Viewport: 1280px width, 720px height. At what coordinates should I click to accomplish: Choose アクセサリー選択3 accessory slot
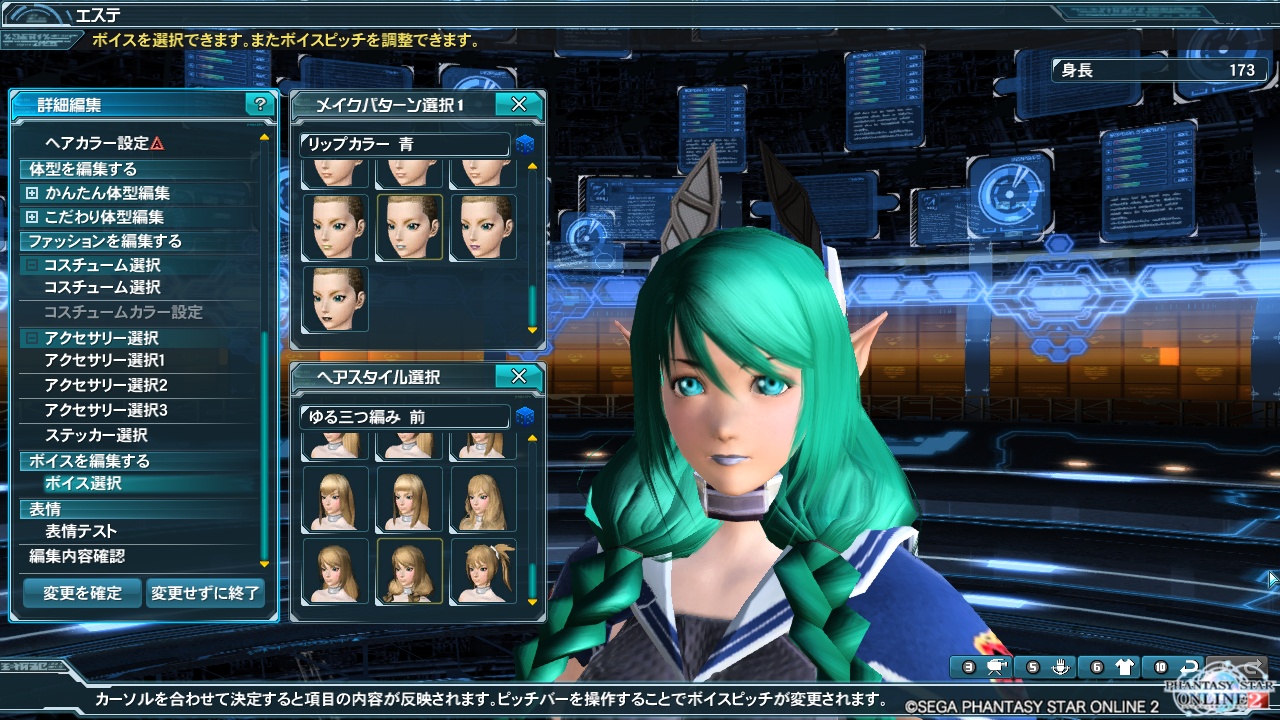105,410
